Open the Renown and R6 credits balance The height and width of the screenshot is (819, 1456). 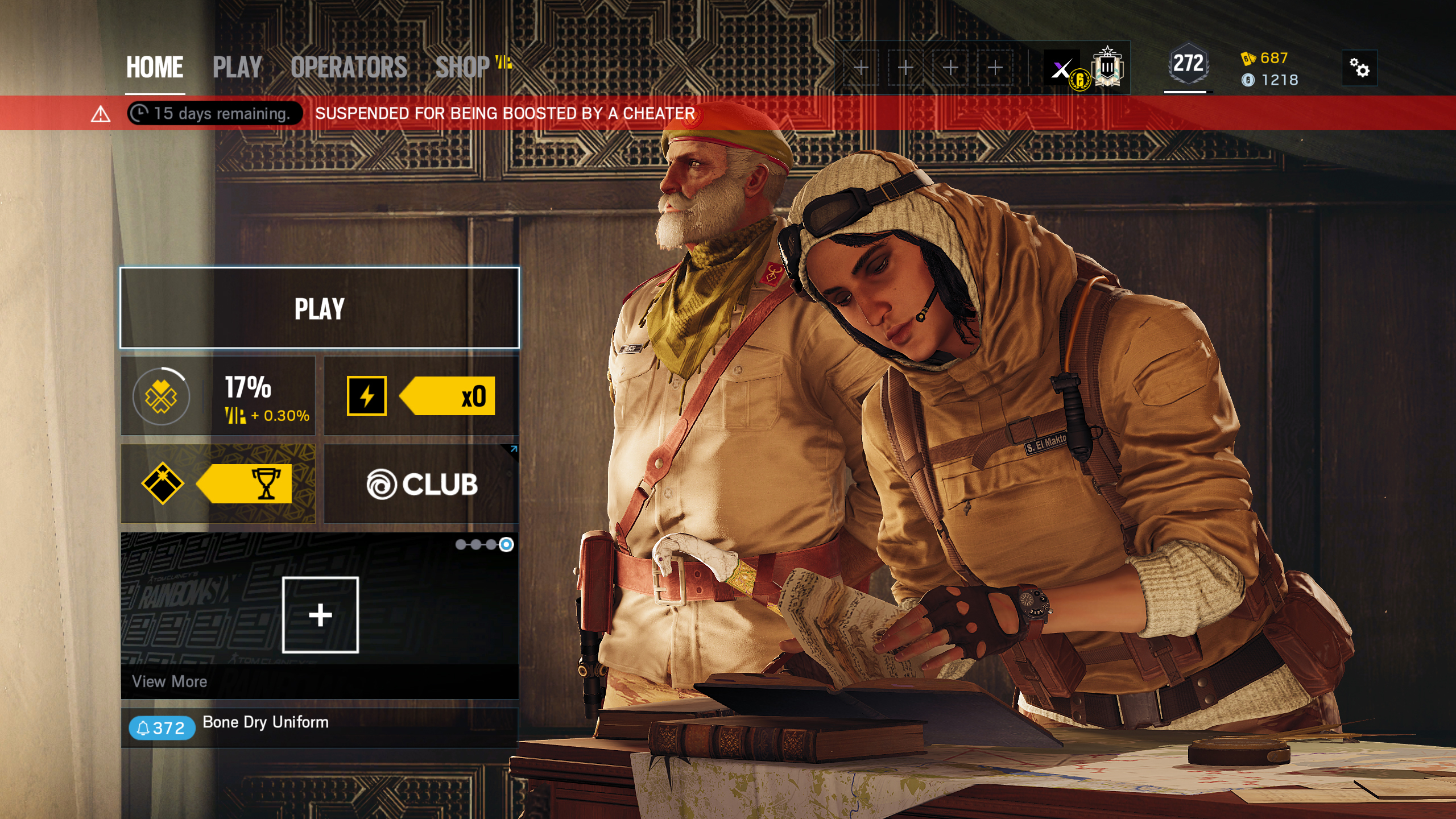pyautogui.click(x=1269, y=69)
